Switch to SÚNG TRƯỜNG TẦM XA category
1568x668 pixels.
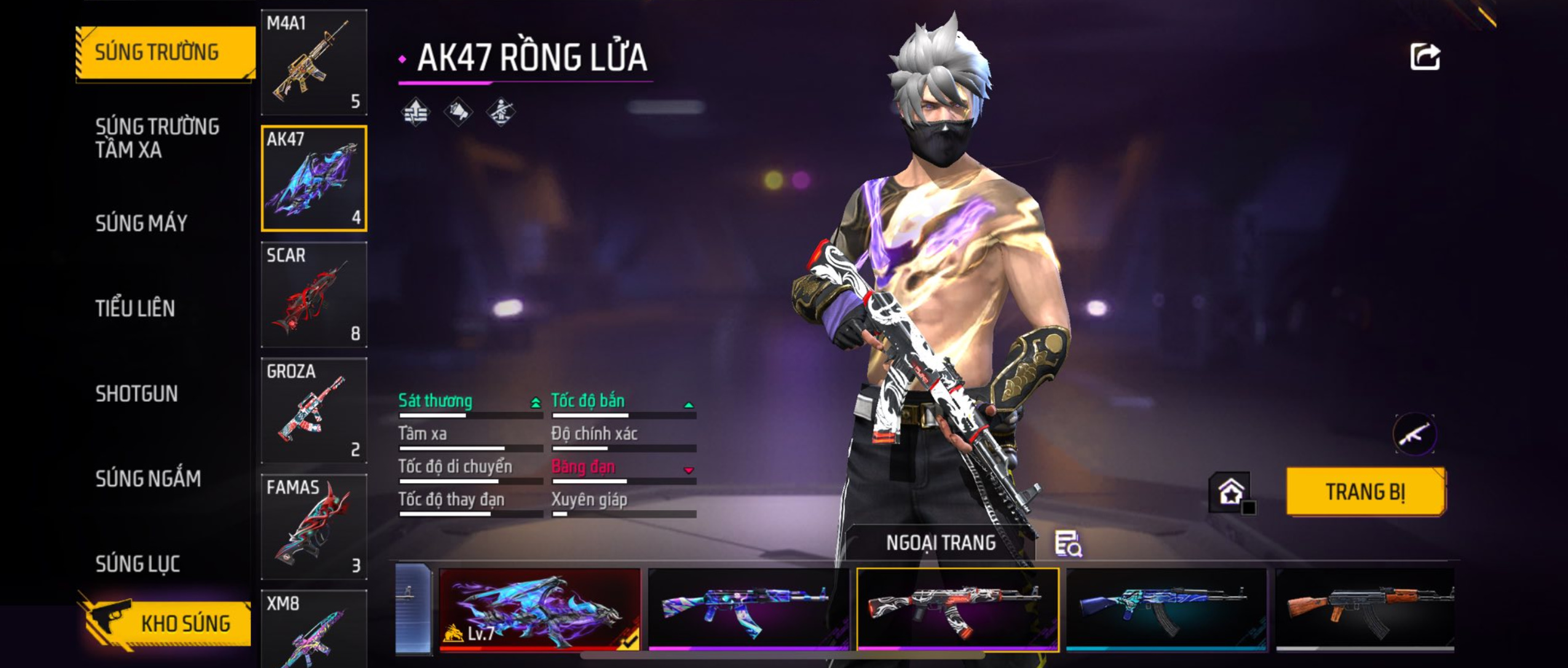(x=157, y=138)
